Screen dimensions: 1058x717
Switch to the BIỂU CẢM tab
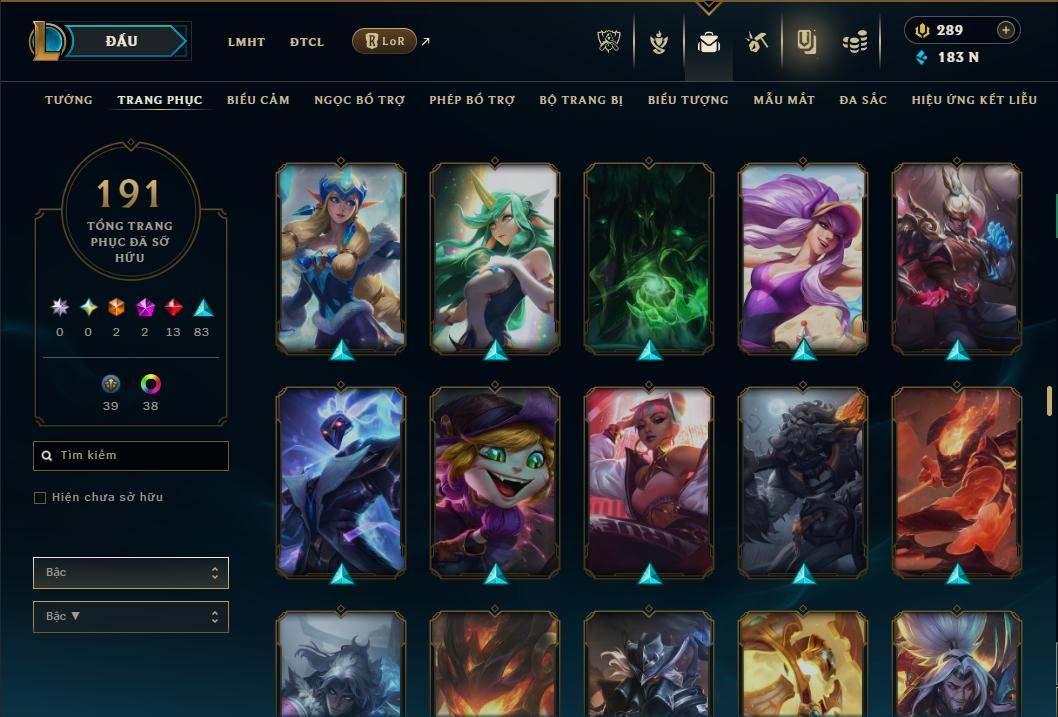(x=258, y=100)
